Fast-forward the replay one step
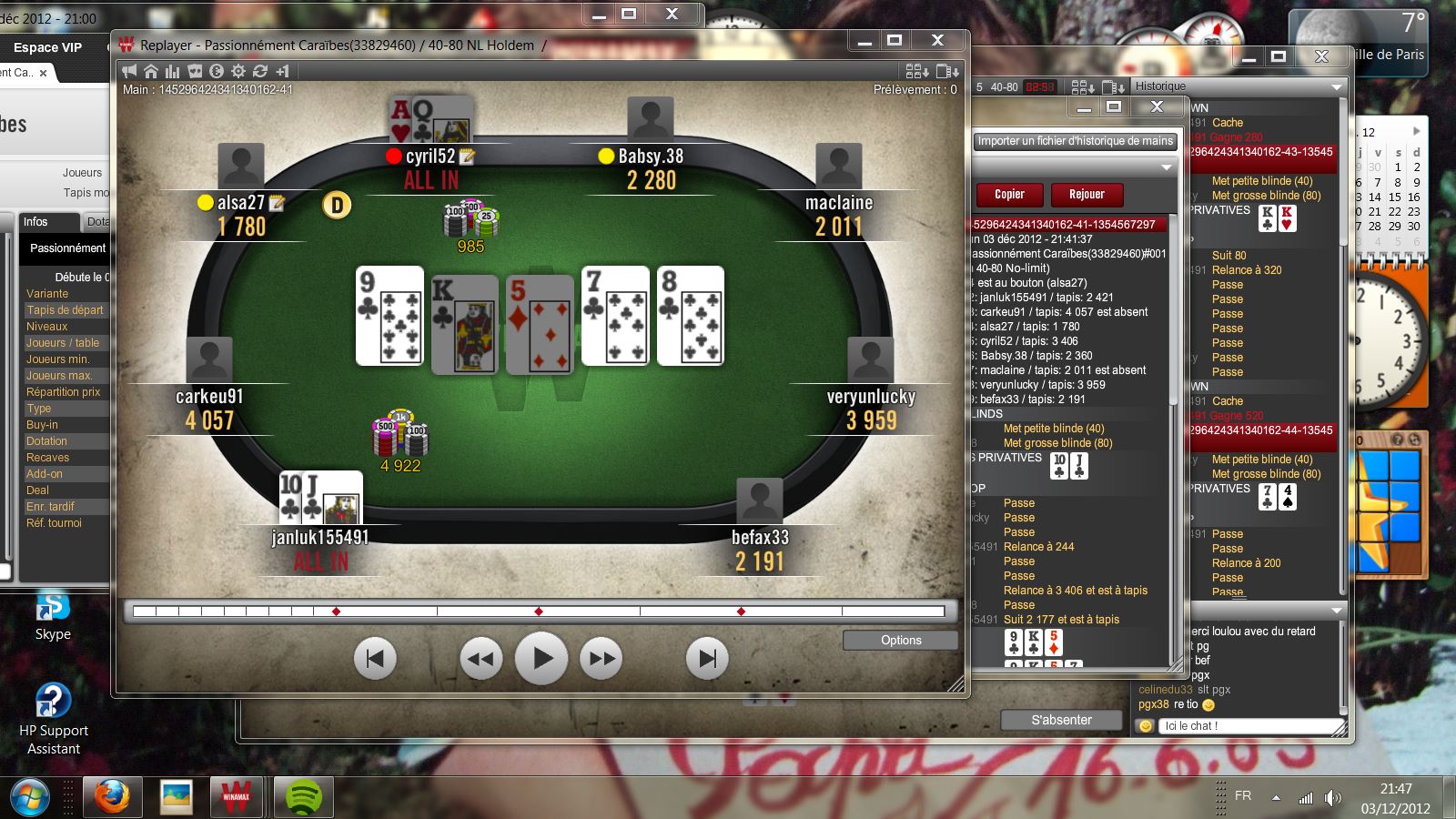 tap(602, 658)
